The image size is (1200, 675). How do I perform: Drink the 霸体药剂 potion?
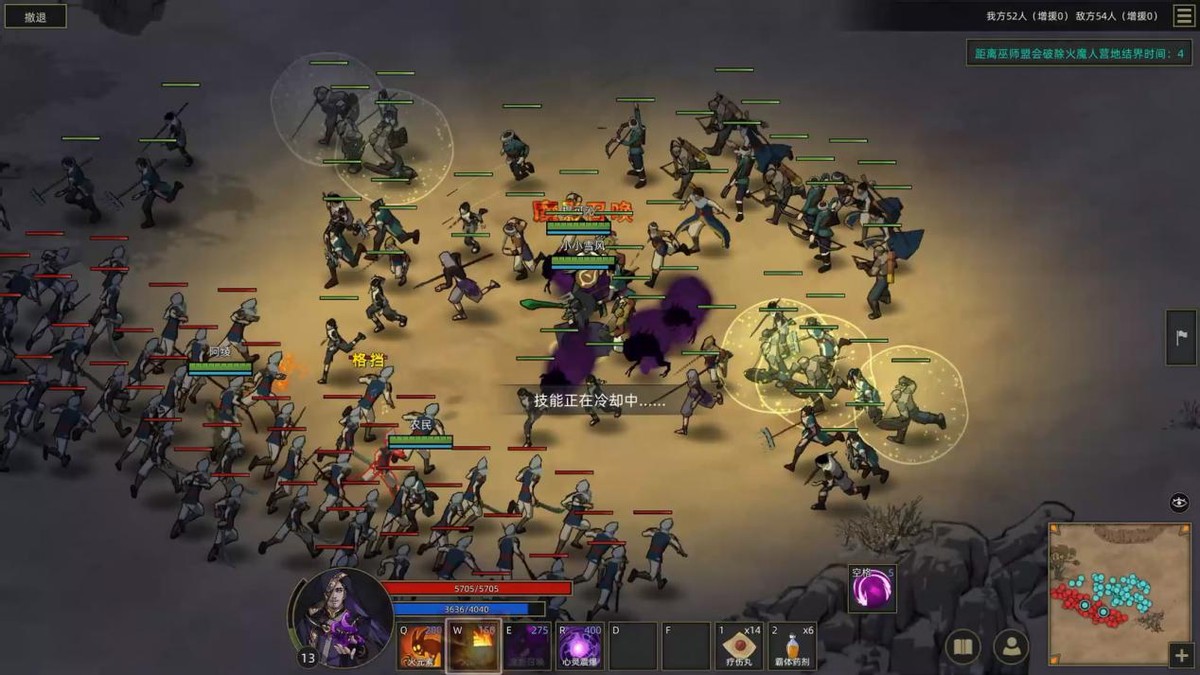click(793, 646)
